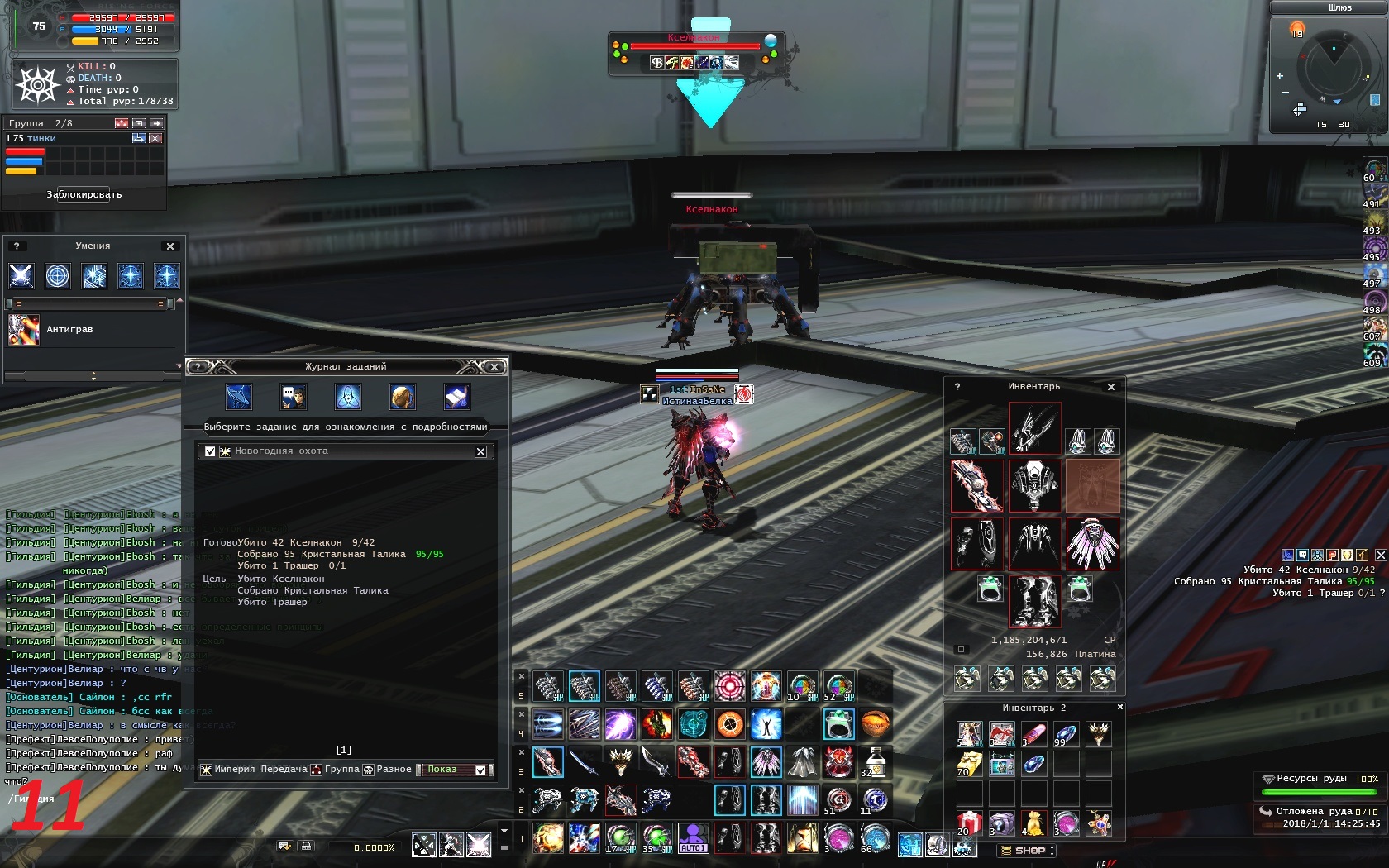This screenshot has width=1389, height=868.
Task: Open the NPC dialogue quest category
Action: point(294,397)
